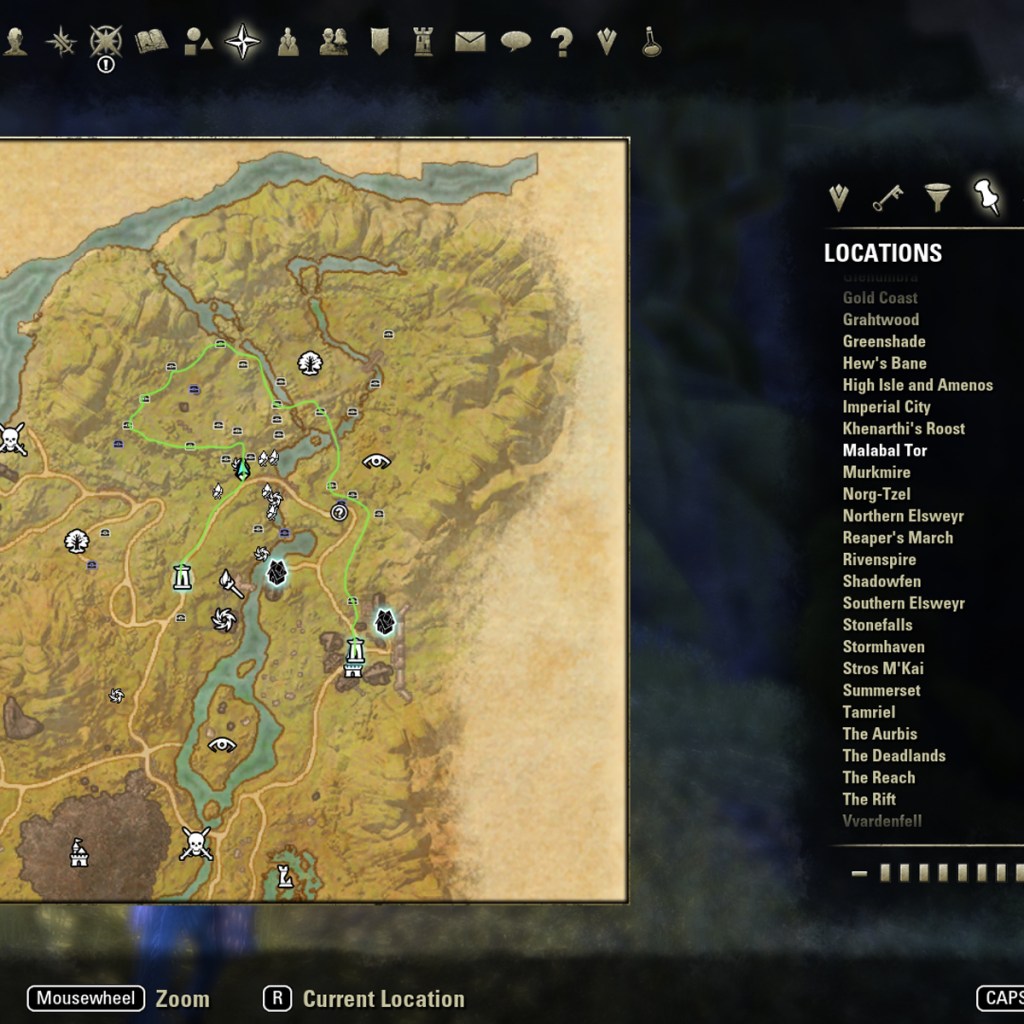
Task: Open the Help question mark menu
Action: coord(562,42)
